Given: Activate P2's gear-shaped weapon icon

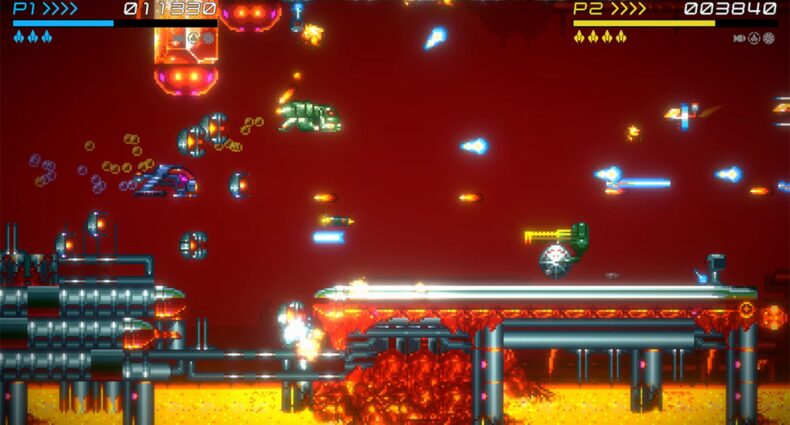Looking at the screenshot, I should tap(769, 38).
